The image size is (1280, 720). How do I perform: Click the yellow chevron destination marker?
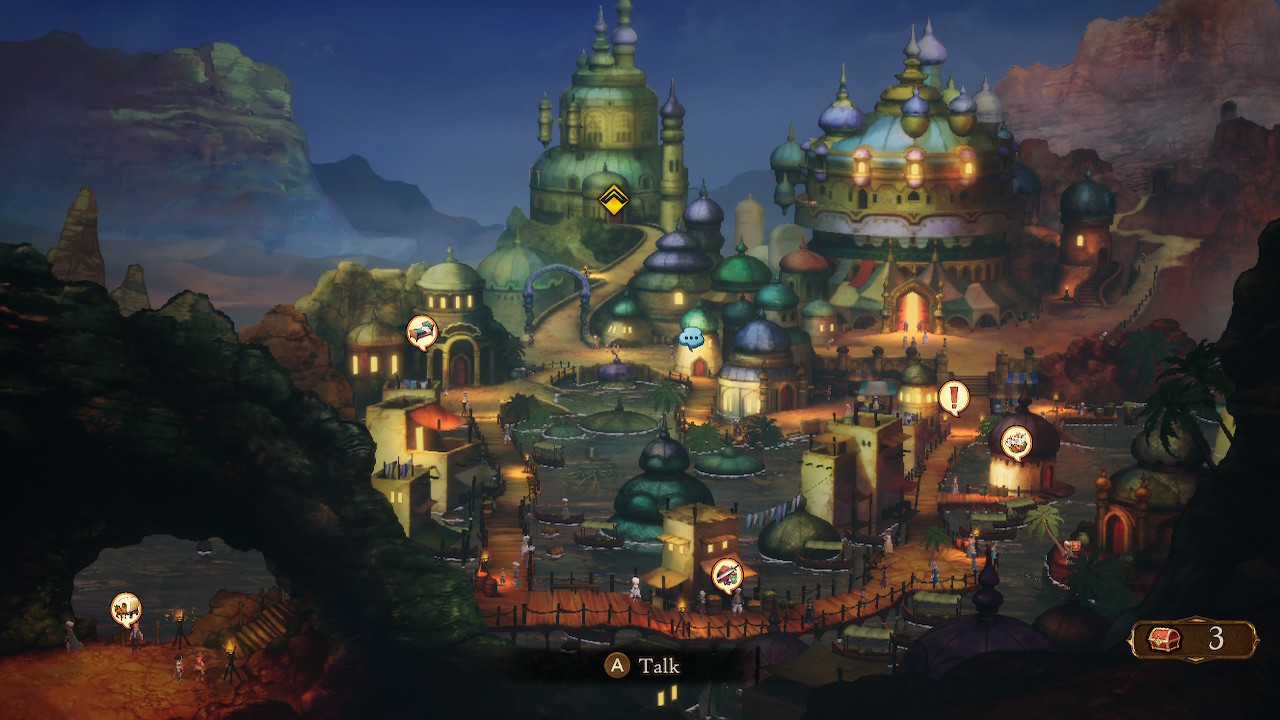point(612,200)
